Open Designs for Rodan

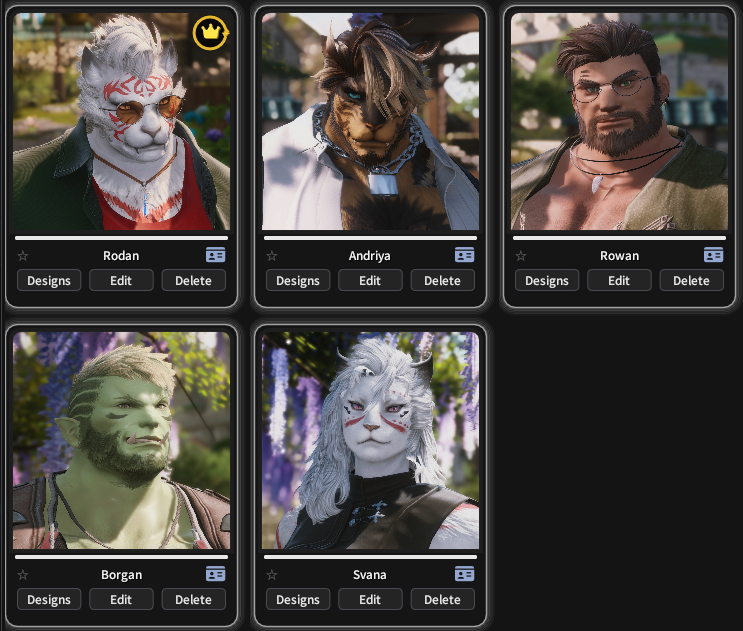tap(49, 281)
